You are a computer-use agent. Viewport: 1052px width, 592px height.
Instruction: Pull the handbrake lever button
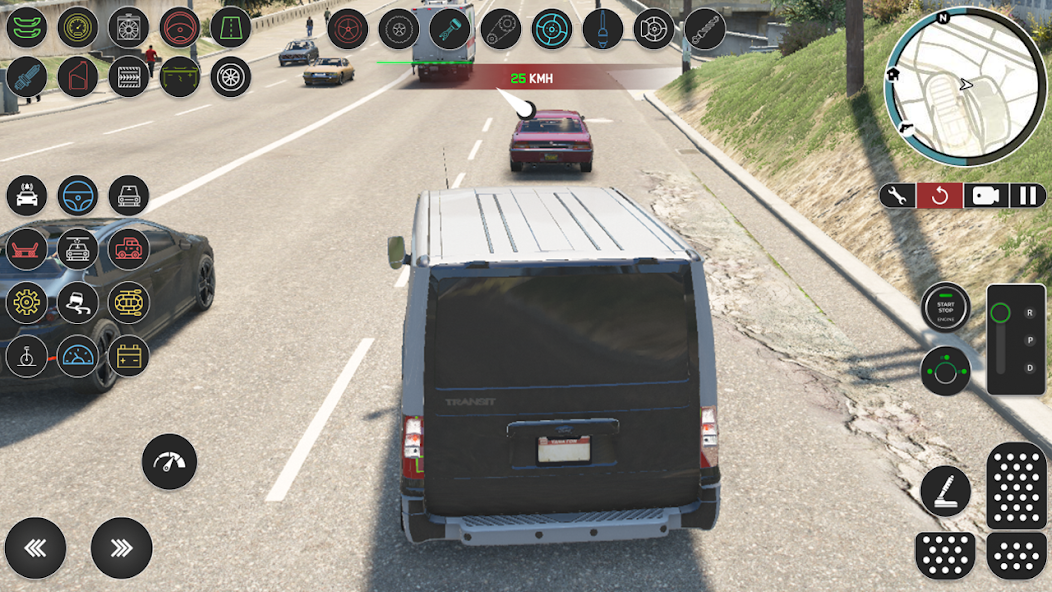(945, 491)
